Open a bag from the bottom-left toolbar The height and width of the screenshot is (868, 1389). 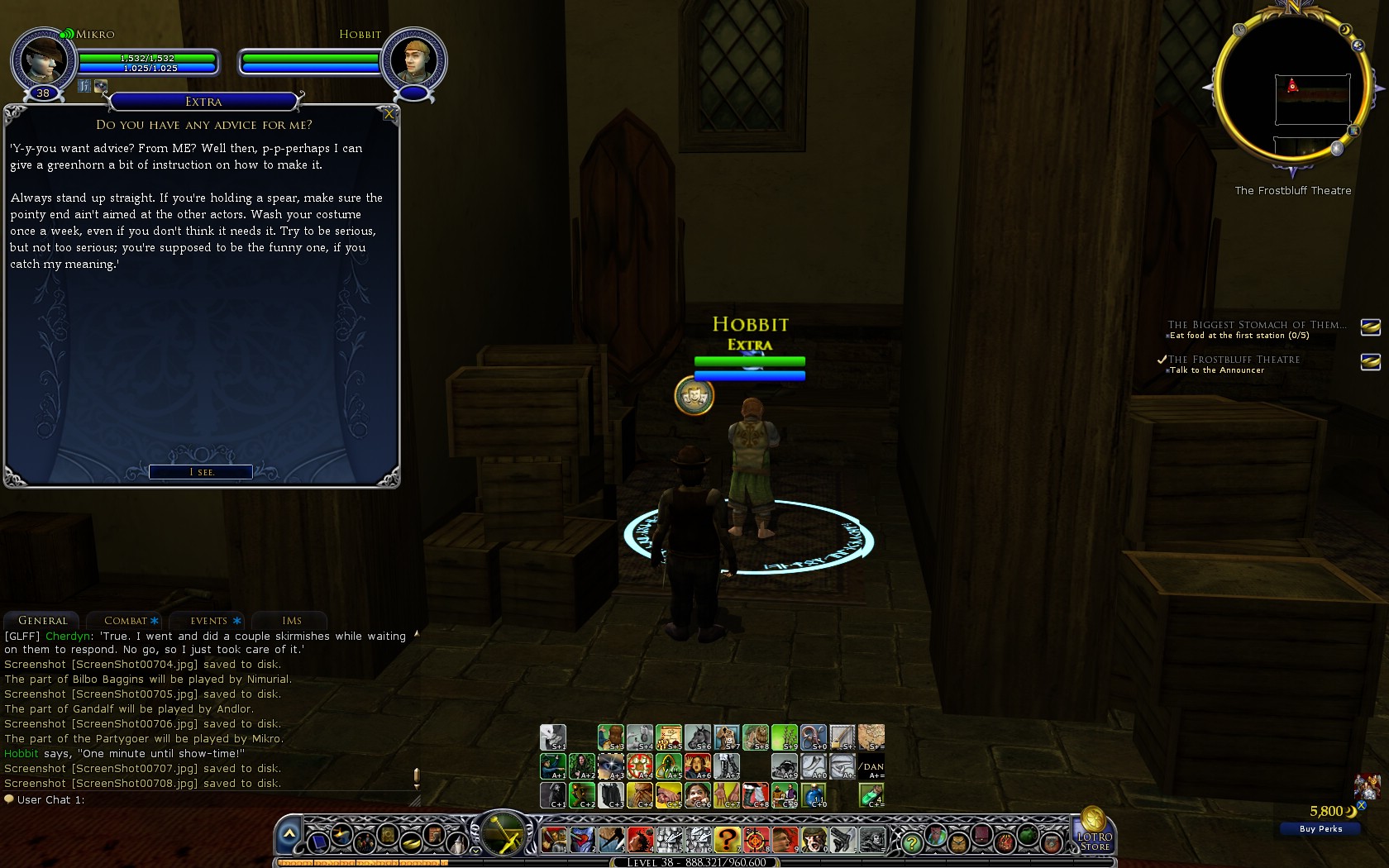click(x=957, y=843)
